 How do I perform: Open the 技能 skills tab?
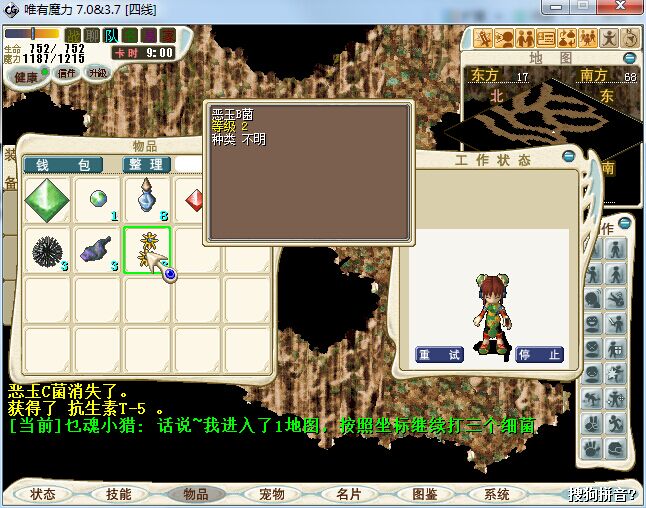coord(118,494)
